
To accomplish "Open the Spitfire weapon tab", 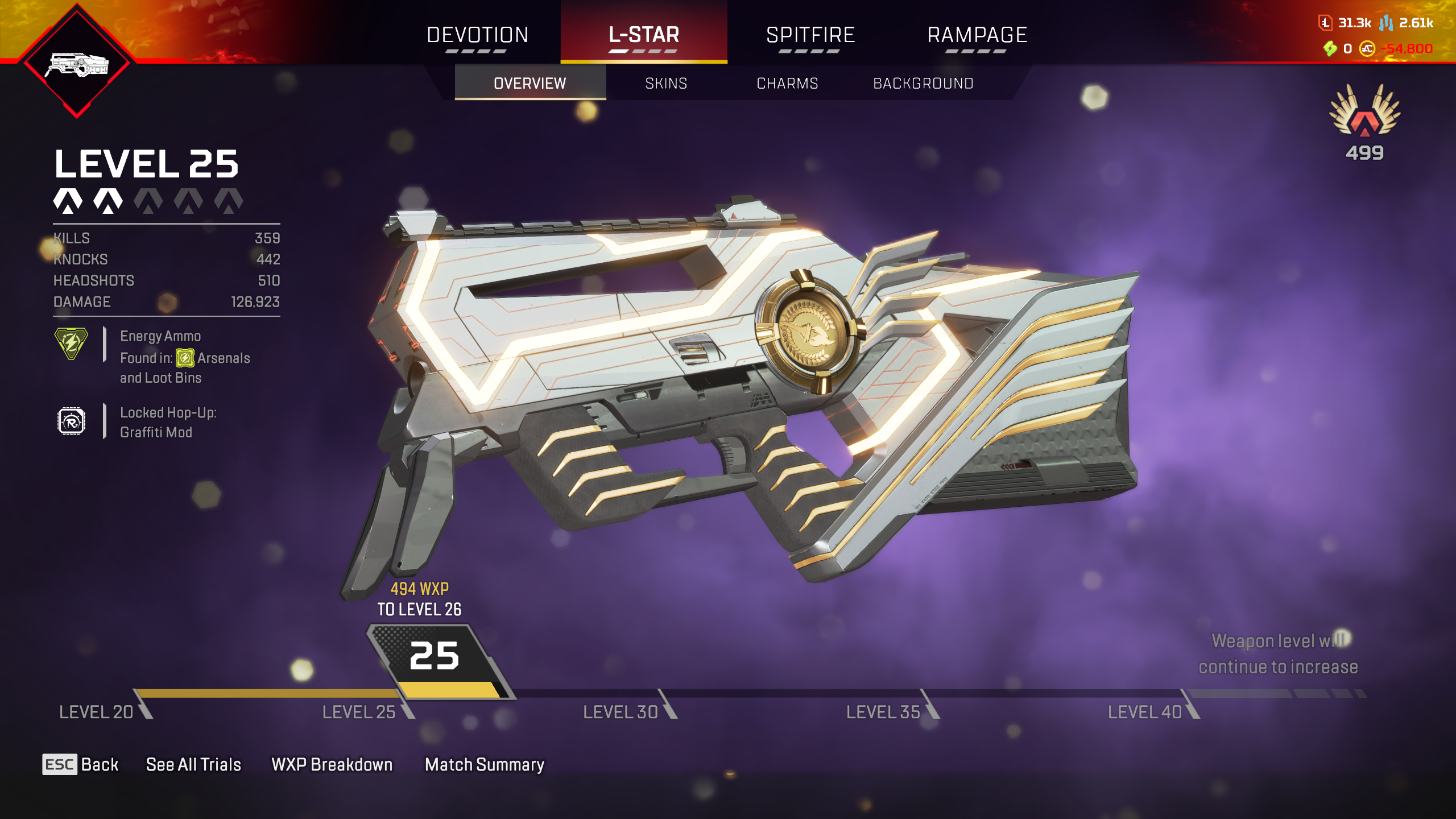I will coord(810,35).
